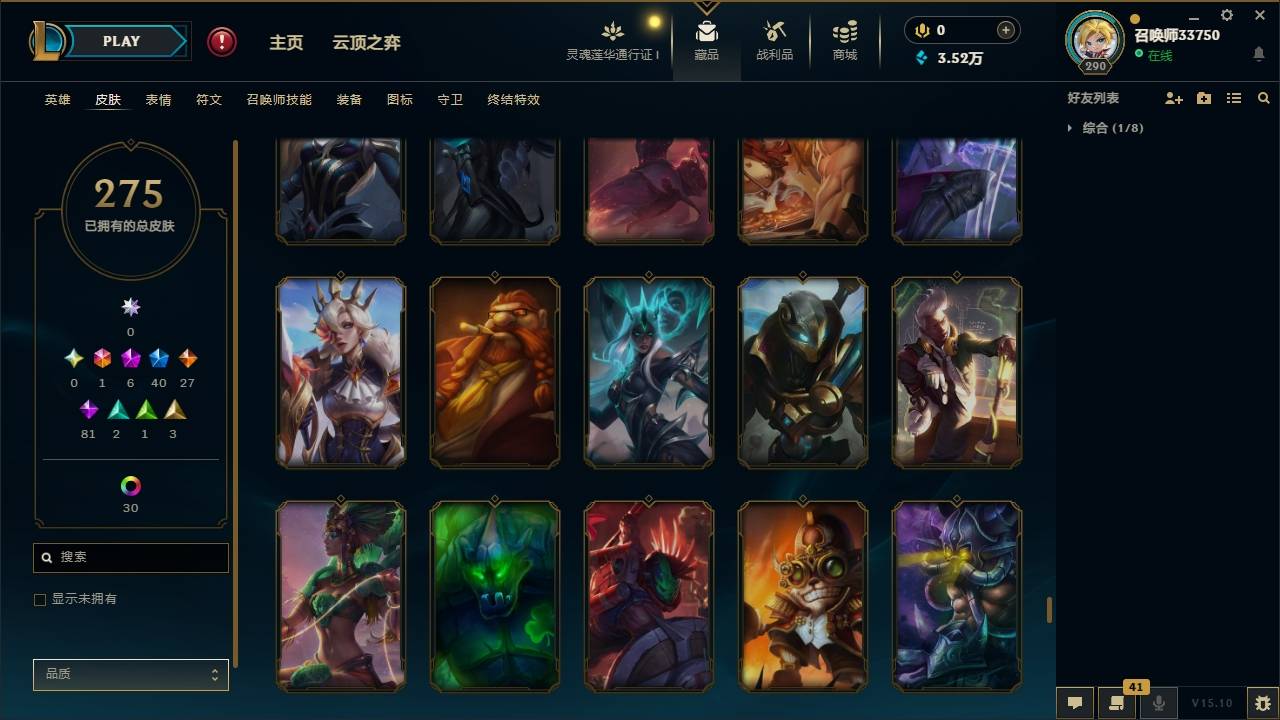Select the 英雄 (Champions) tab
This screenshot has width=1280, height=720.
tap(57, 99)
